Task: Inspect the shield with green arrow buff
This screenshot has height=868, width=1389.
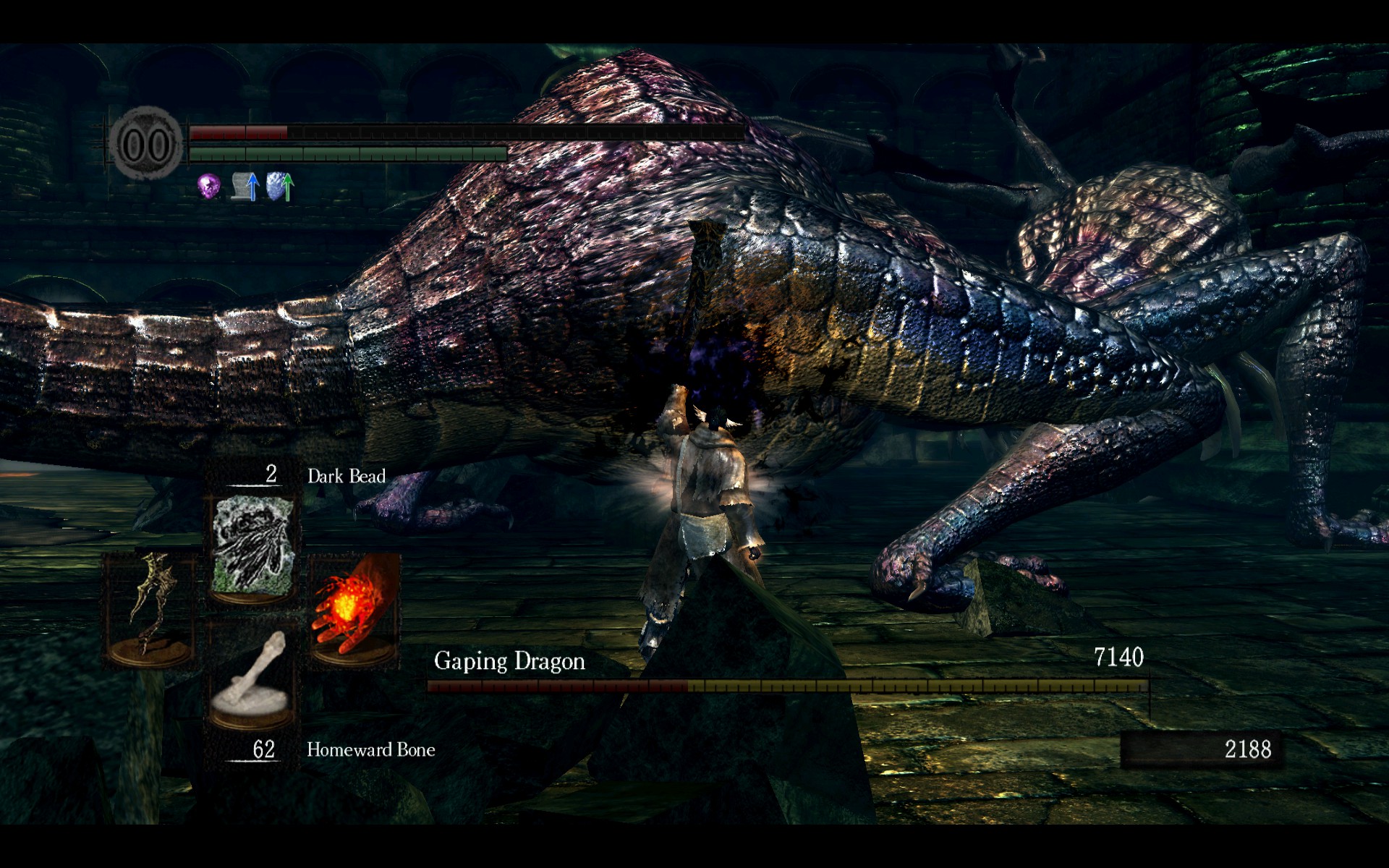Action: pos(280,187)
